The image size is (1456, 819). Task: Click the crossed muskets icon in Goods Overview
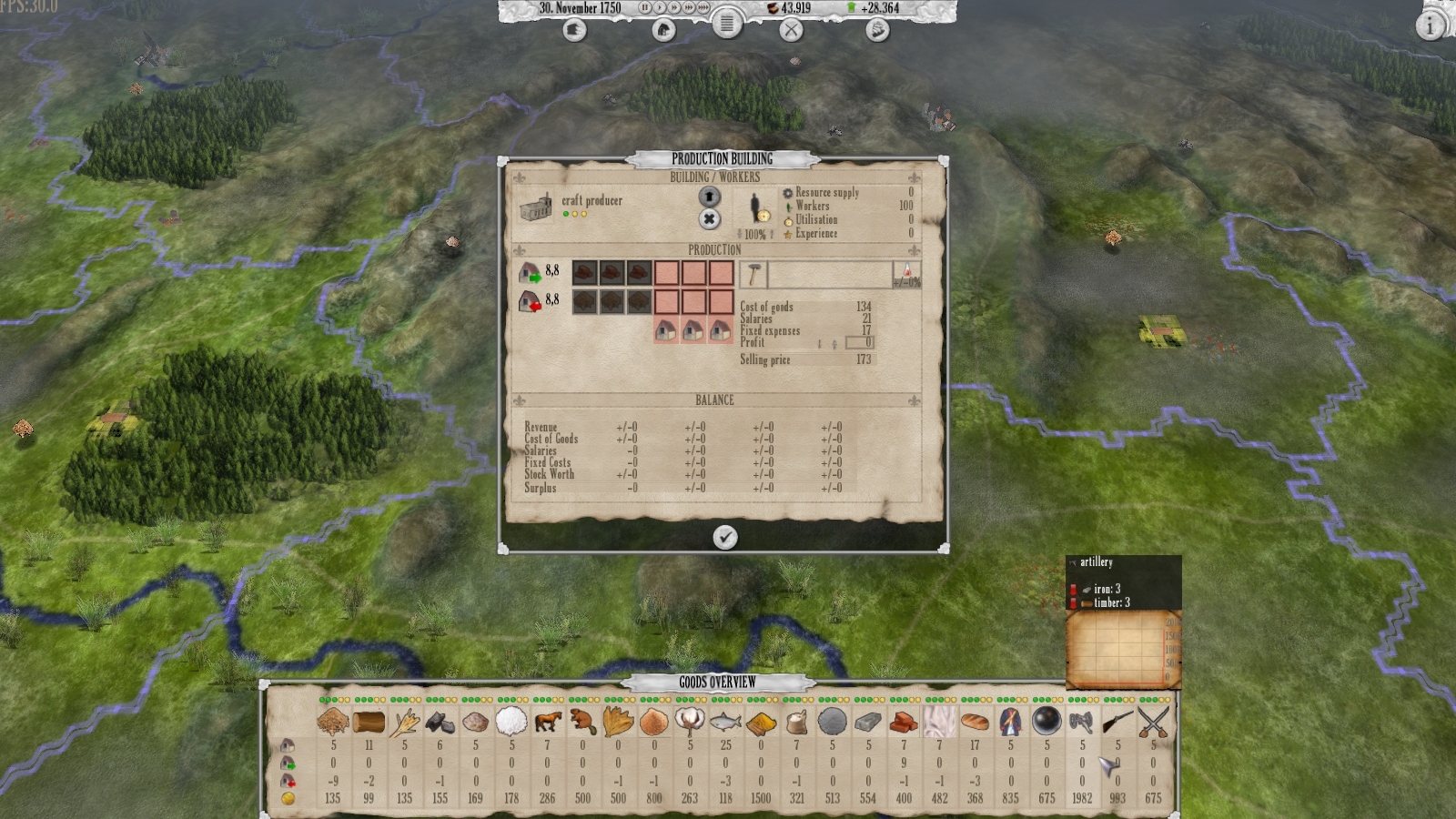[x=1151, y=722]
